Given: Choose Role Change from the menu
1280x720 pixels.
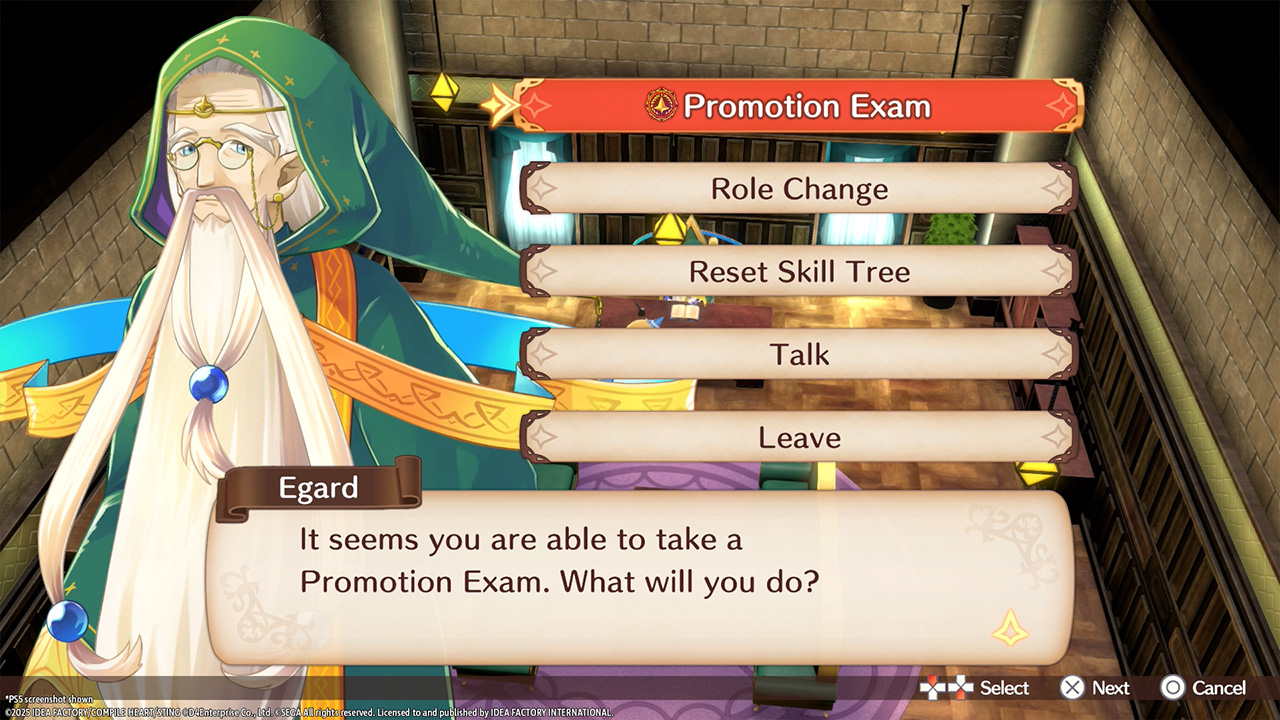Looking at the screenshot, I should point(798,189).
